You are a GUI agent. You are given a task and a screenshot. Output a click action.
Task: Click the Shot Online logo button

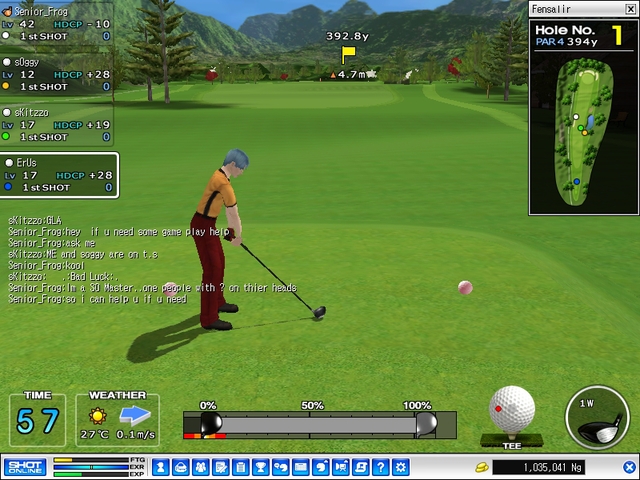click(25, 467)
